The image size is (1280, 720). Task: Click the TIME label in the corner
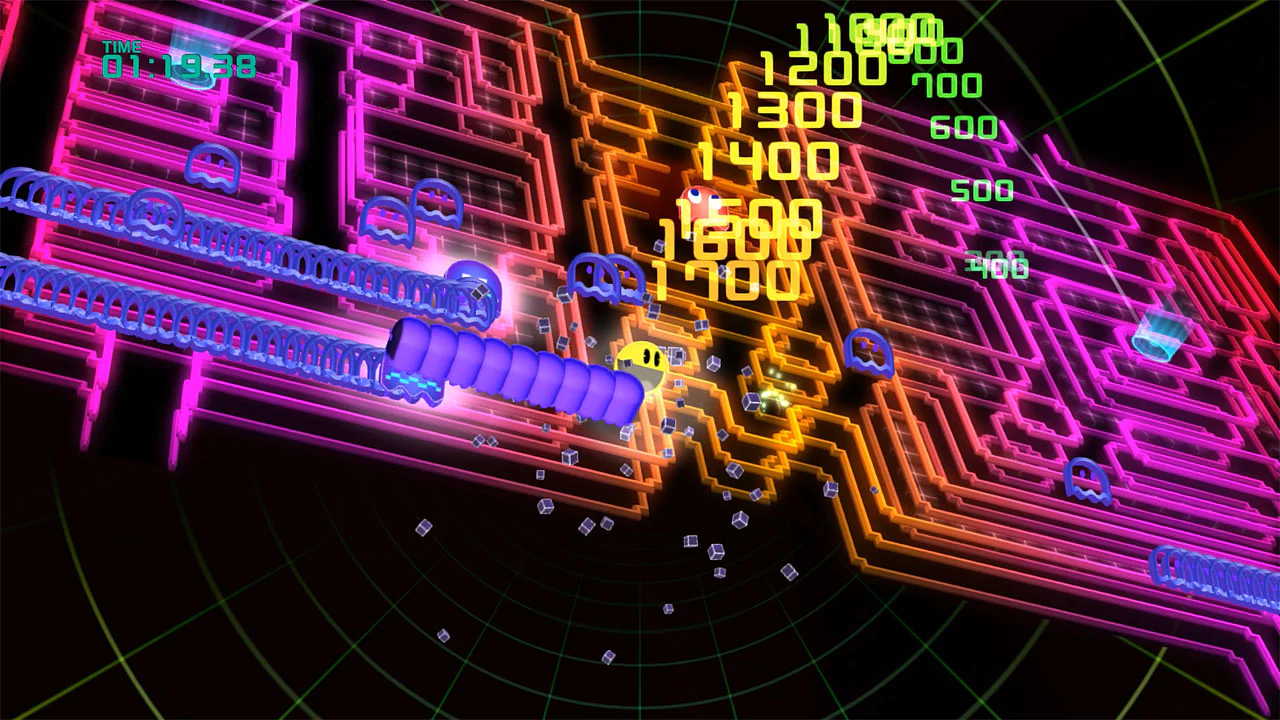click(x=118, y=48)
